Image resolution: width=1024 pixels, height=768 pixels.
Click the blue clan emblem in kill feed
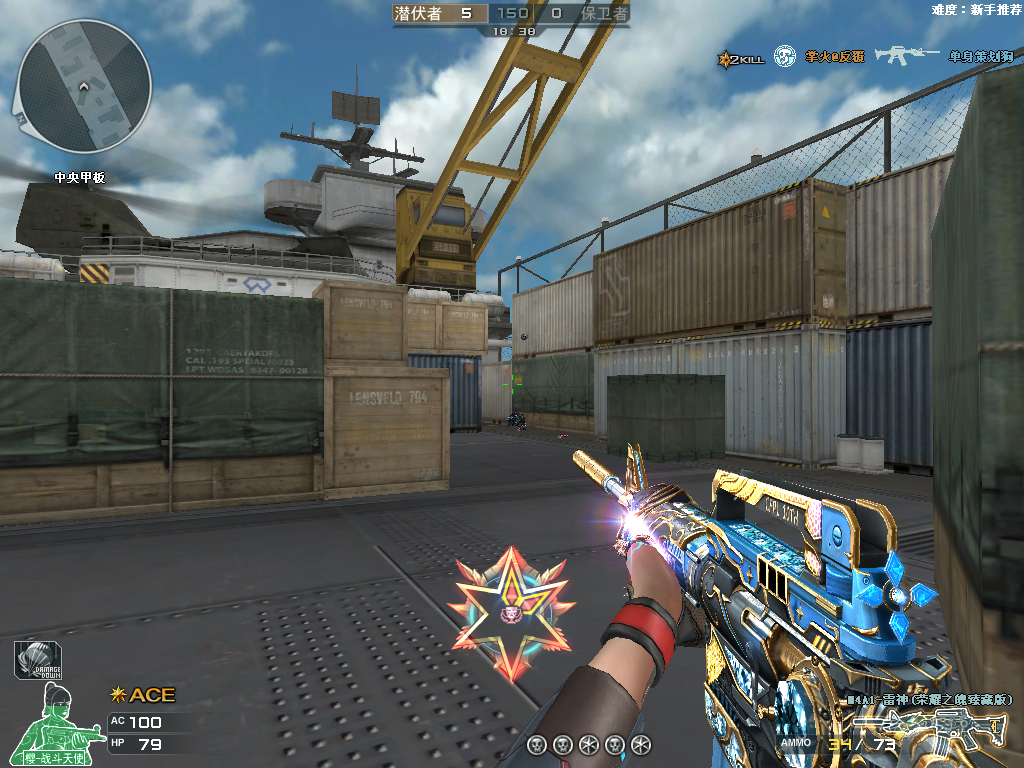coord(786,57)
